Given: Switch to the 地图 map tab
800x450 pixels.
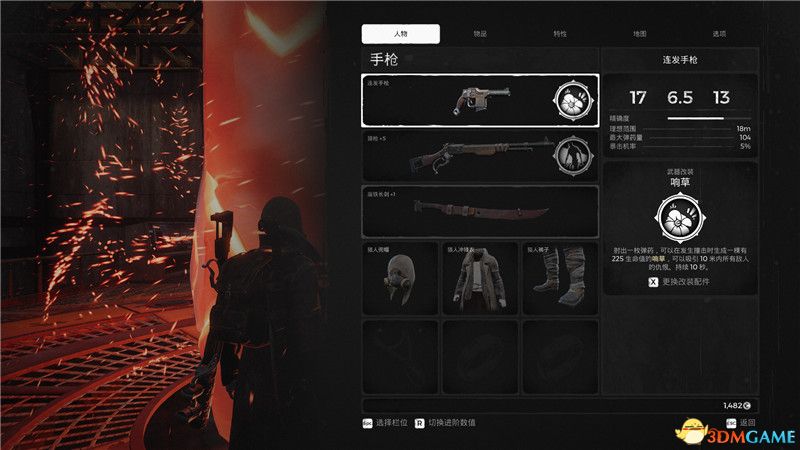Looking at the screenshot, I should (x=640, y=33).
